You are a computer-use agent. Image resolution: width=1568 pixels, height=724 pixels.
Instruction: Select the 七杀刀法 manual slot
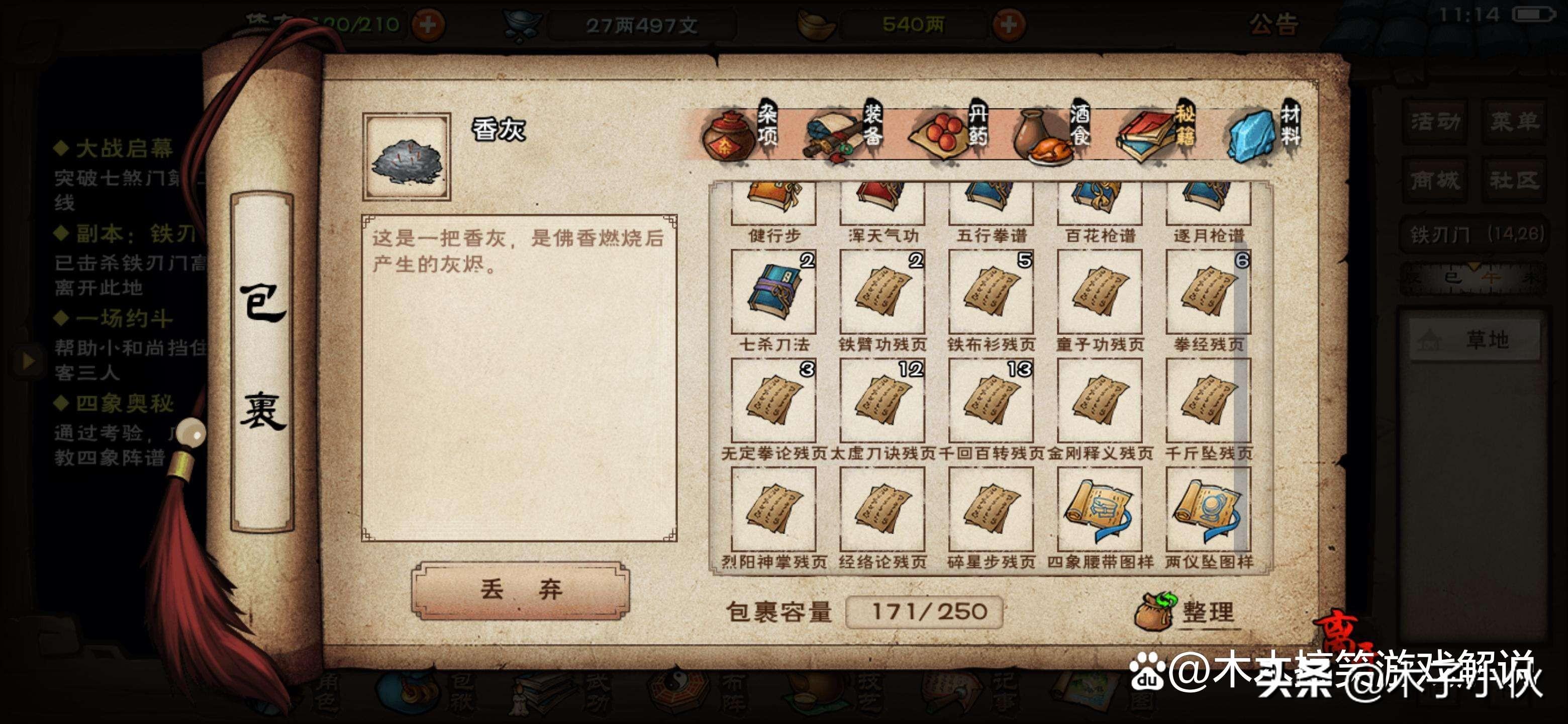click(773, 292)
